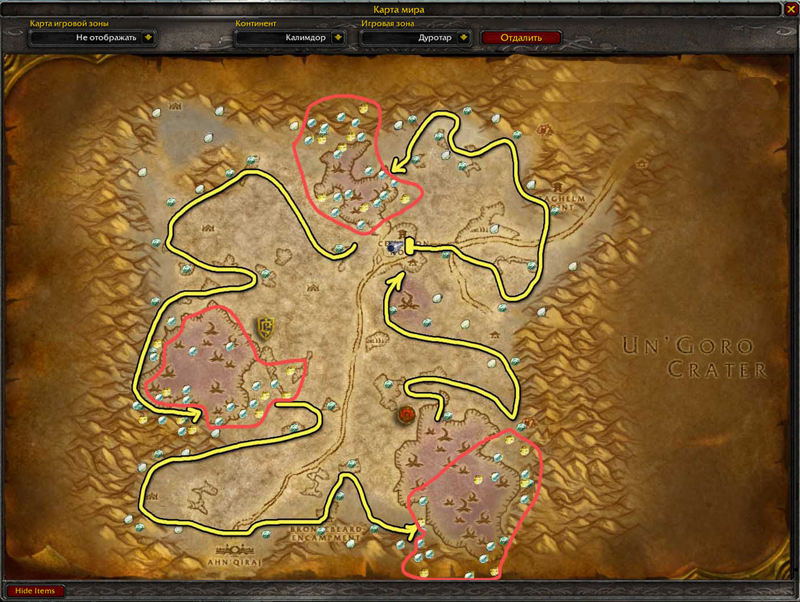Open the zone map display dropdown

coord(149,38)
